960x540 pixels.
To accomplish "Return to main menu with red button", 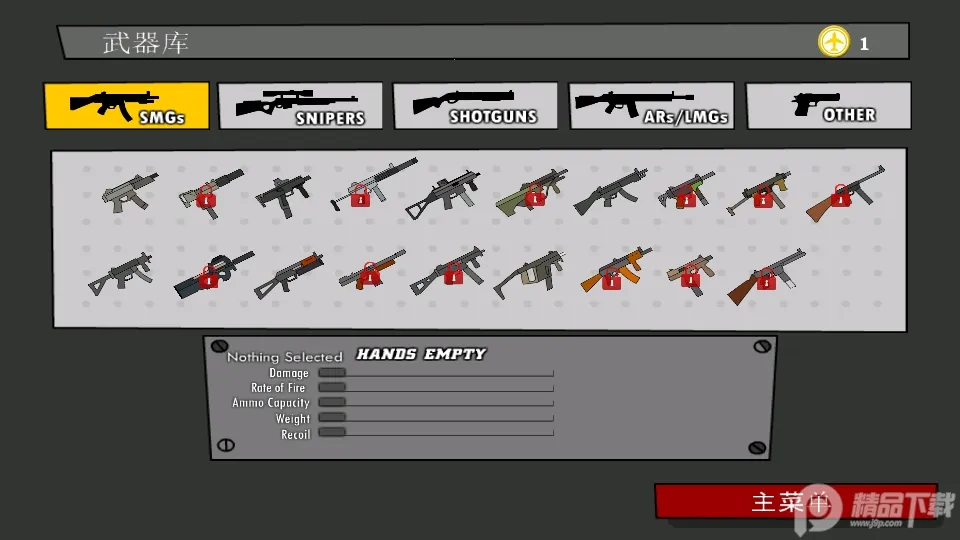I will [795, 501].
